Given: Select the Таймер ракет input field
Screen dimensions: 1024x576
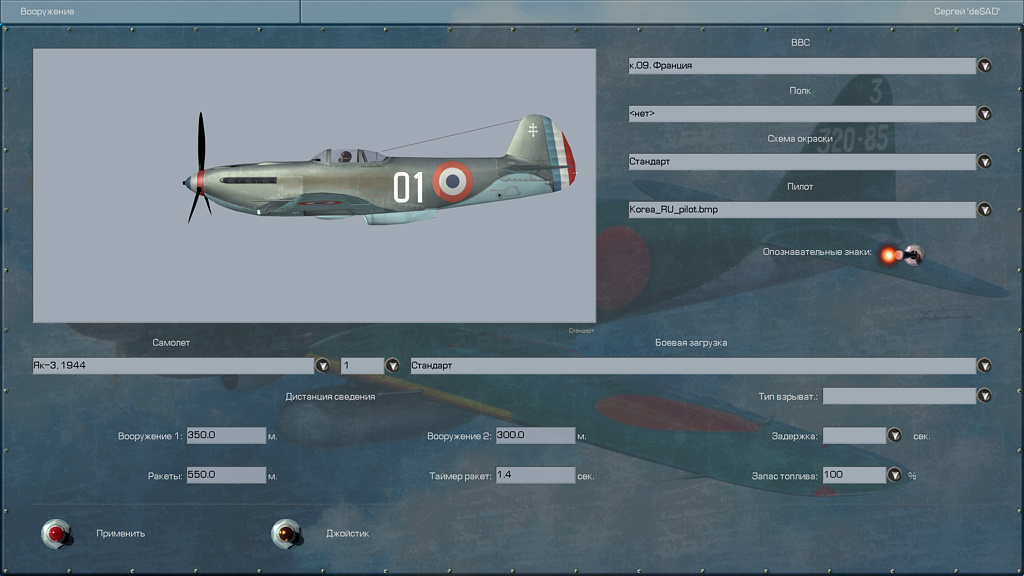Looking at the screenshot, I should 535,475.
